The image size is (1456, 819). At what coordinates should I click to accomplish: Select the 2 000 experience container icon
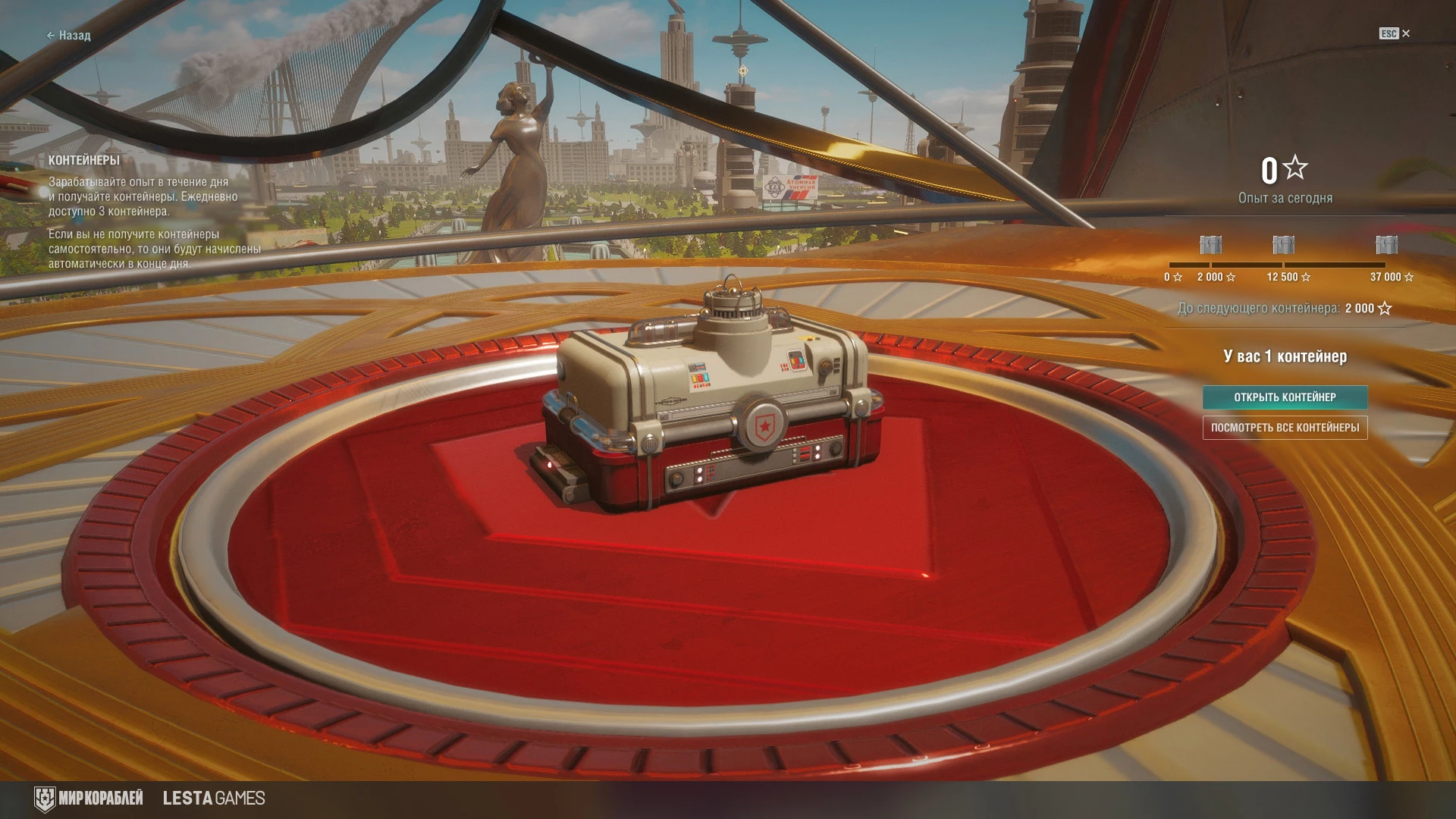coord(1210,245)
